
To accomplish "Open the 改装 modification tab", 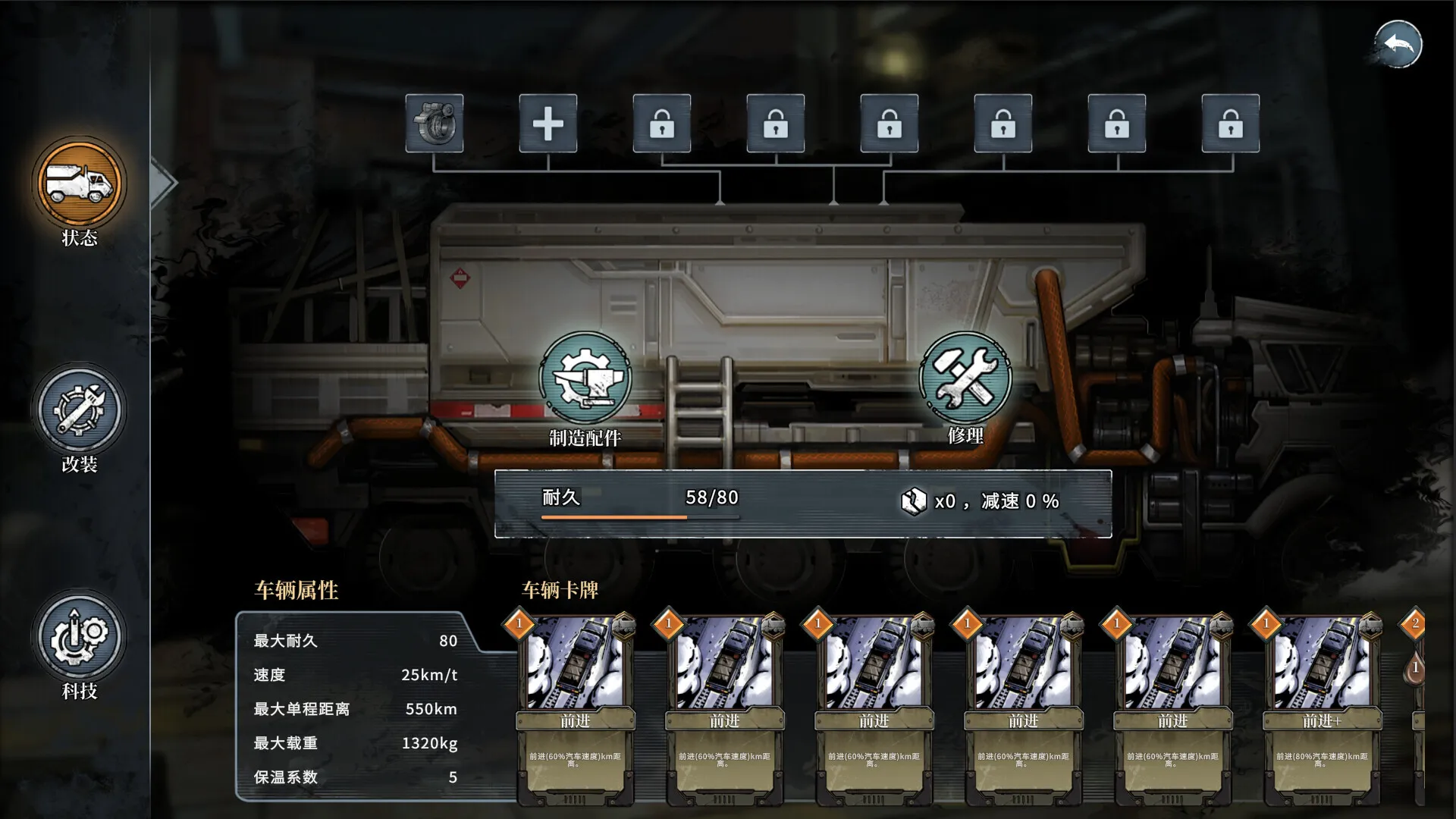I will [79, 411].
